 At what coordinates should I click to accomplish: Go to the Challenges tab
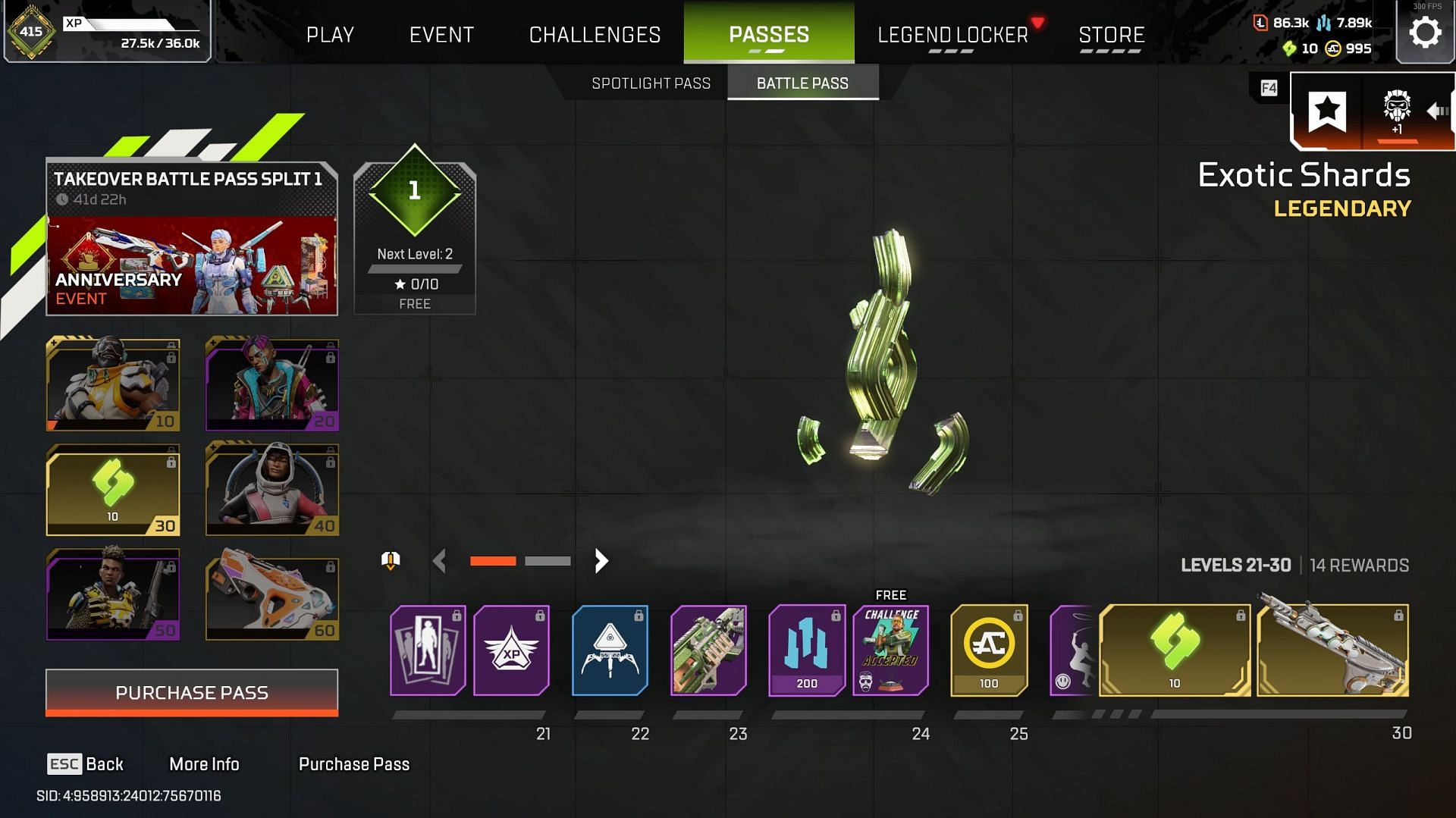(595, 35)
